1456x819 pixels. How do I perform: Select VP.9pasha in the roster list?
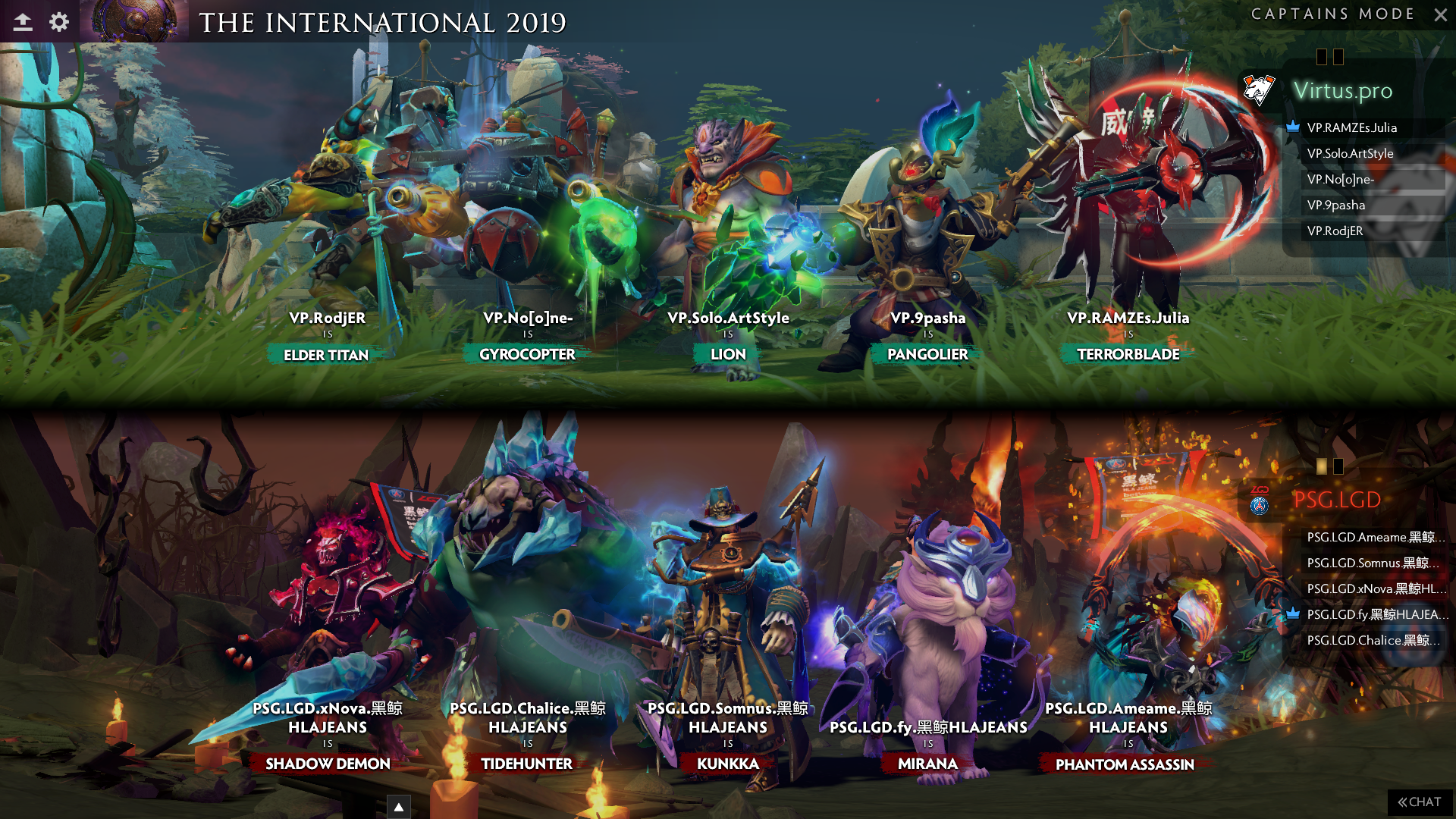click(x=1335, y=205)
